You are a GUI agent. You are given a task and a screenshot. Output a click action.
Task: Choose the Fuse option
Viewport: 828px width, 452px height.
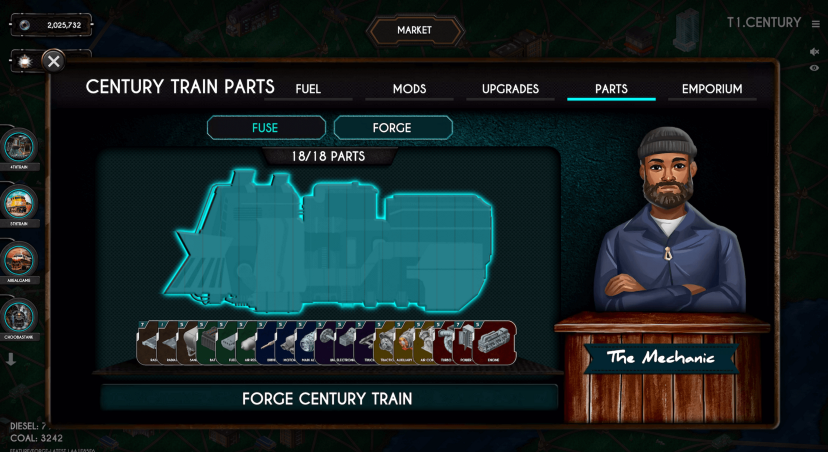click(x=266, y=128)
